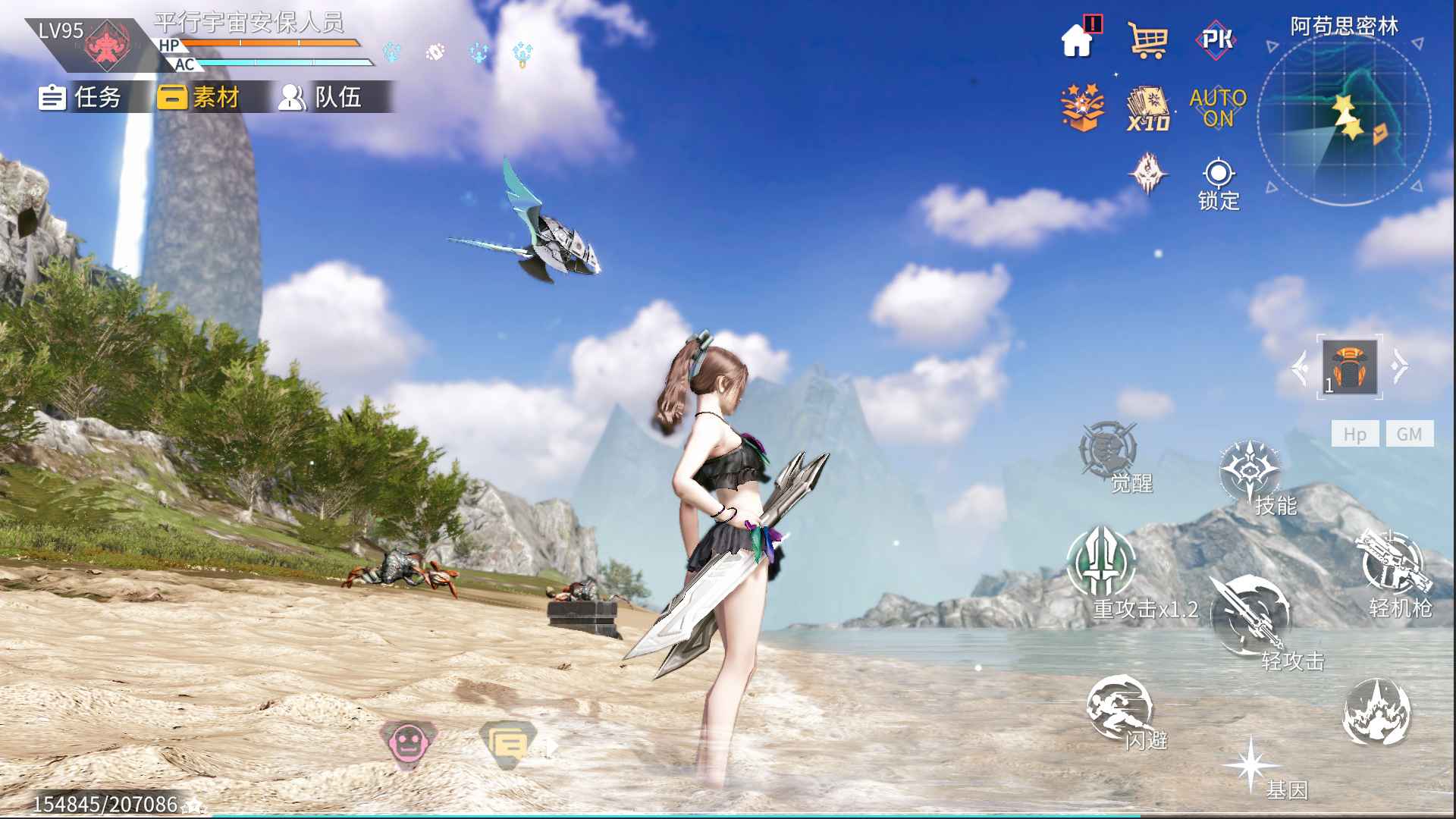Toggle AUTO ON battle mode
1456x819 pixels.
coord(1218,108)
